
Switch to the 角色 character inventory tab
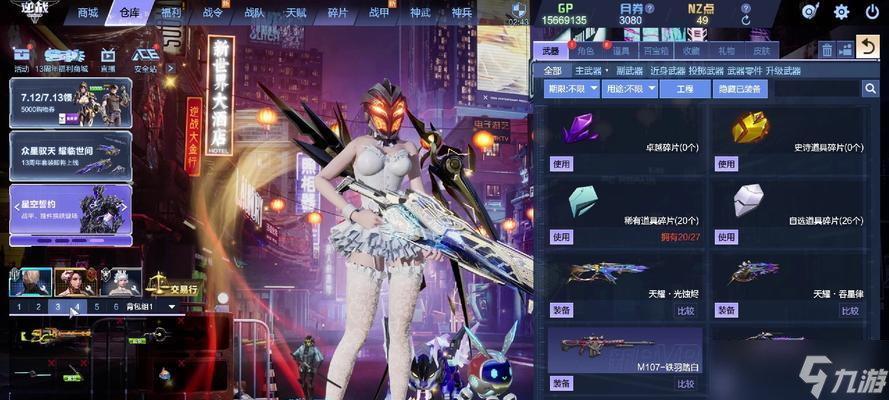586,50
